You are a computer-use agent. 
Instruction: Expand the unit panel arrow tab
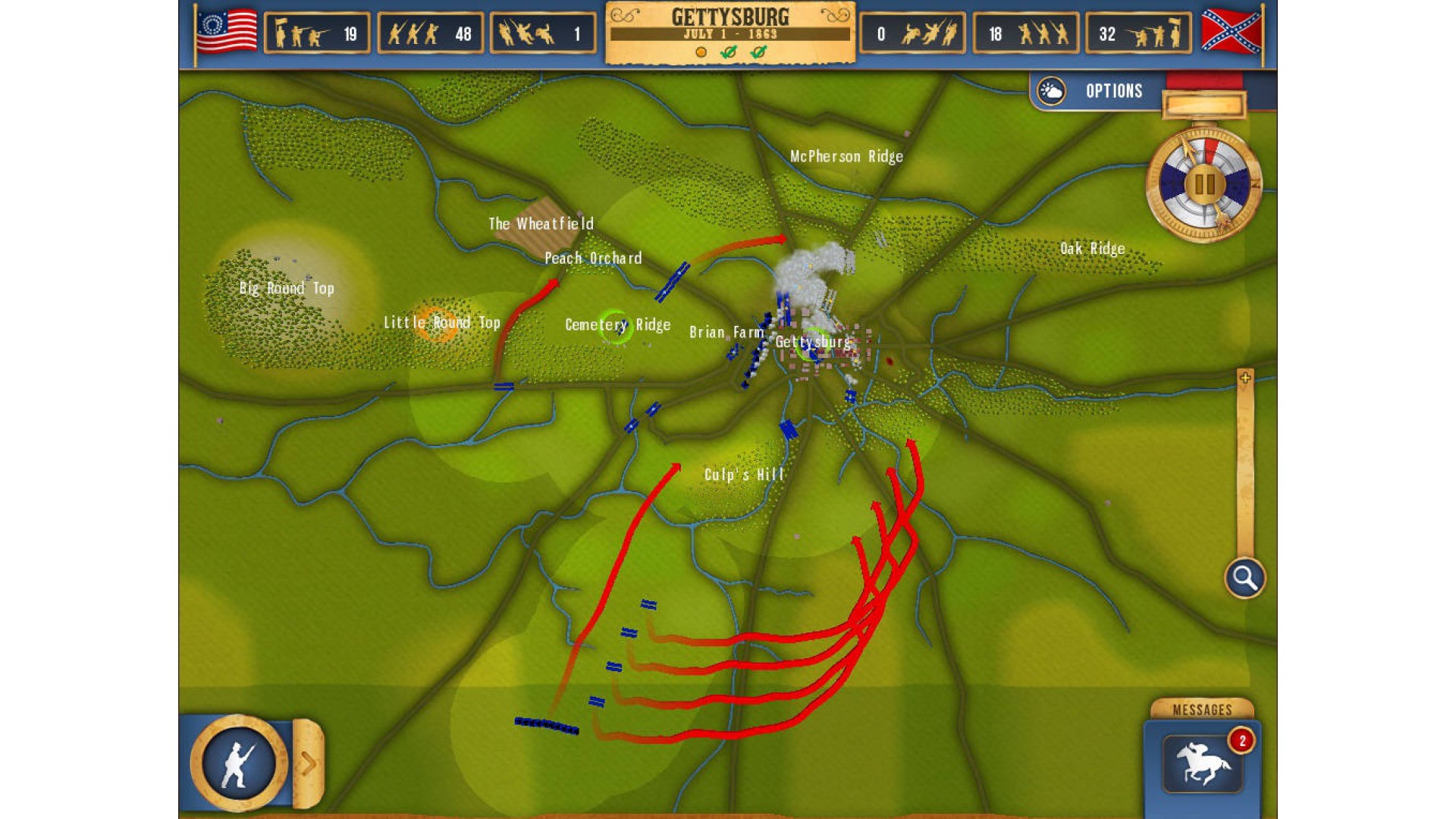pos(309,764)
